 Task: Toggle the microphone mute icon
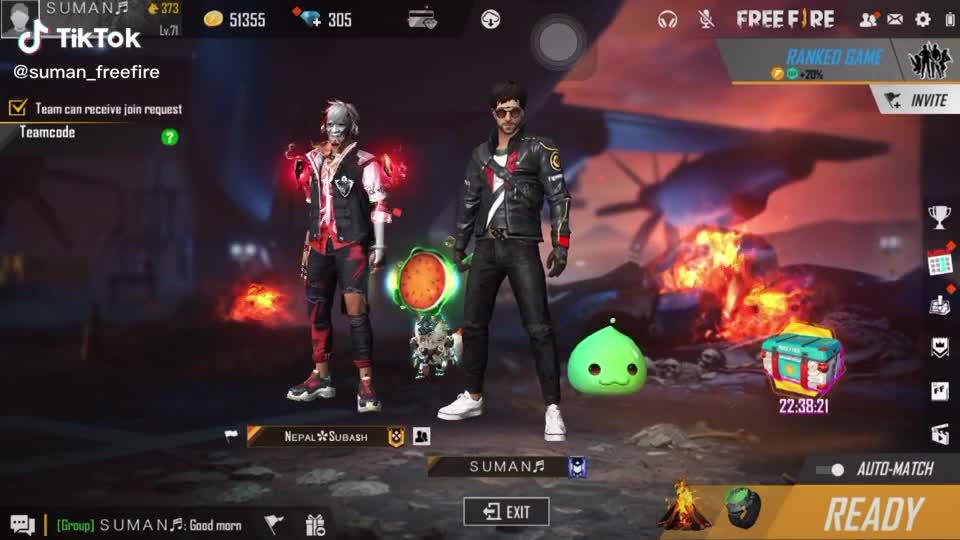[x=706, y=19]
